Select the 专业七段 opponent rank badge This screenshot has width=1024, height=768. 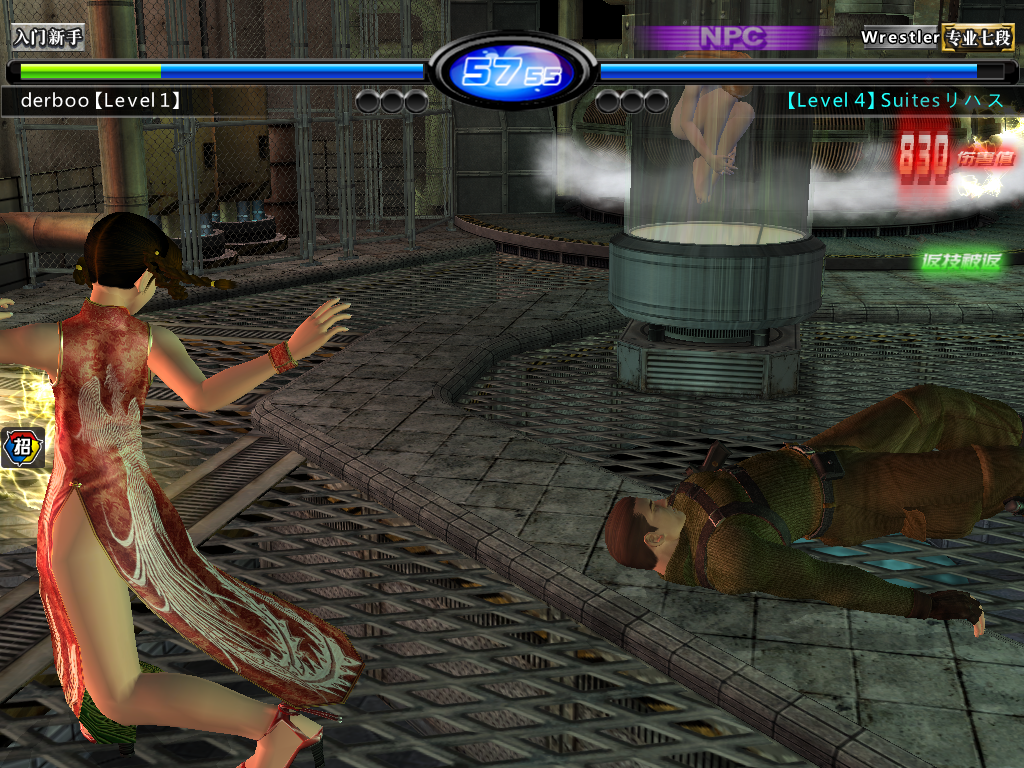click(977, 38)
